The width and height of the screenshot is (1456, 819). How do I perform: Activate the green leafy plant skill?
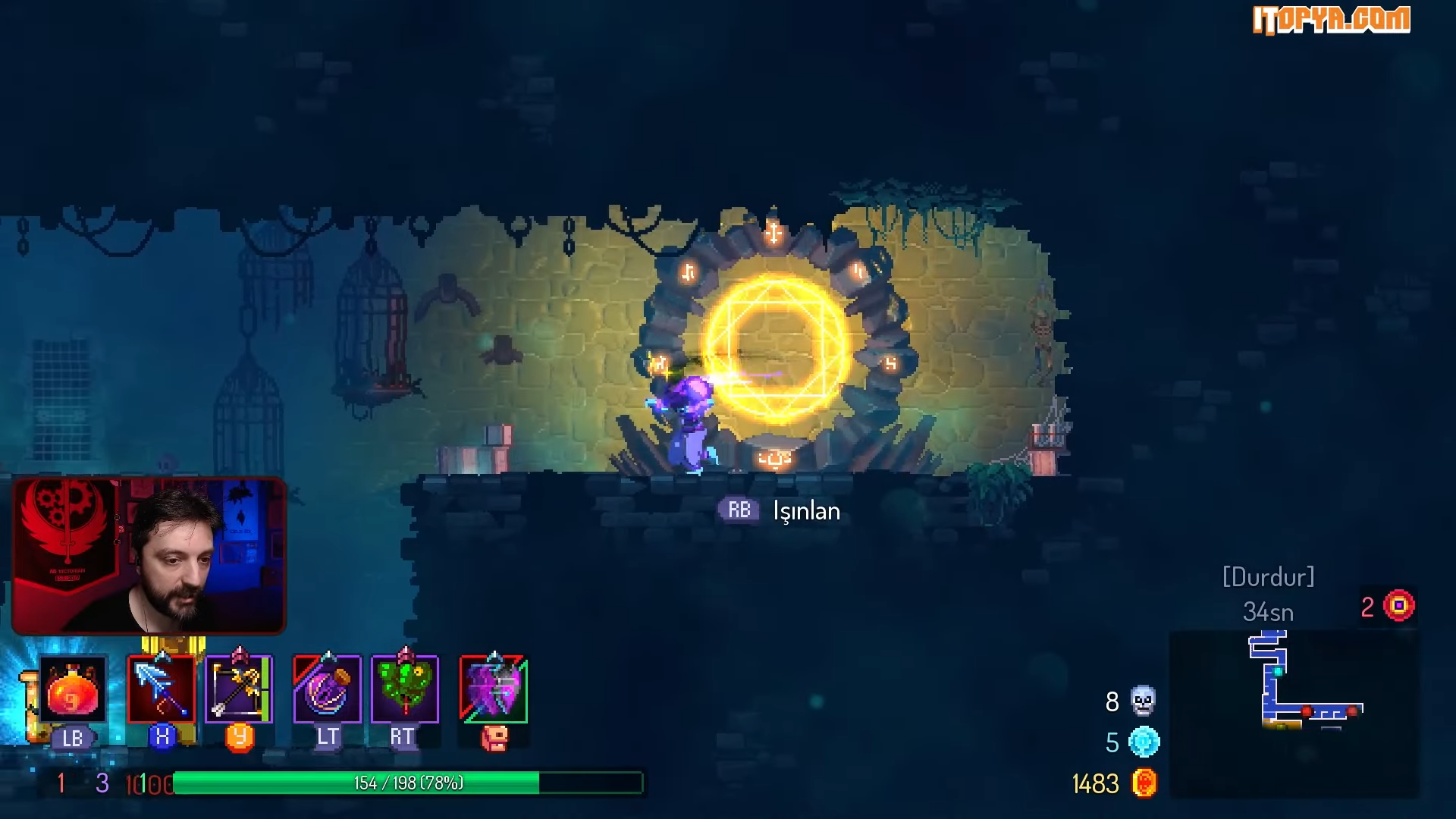click(x=405, y=689)
